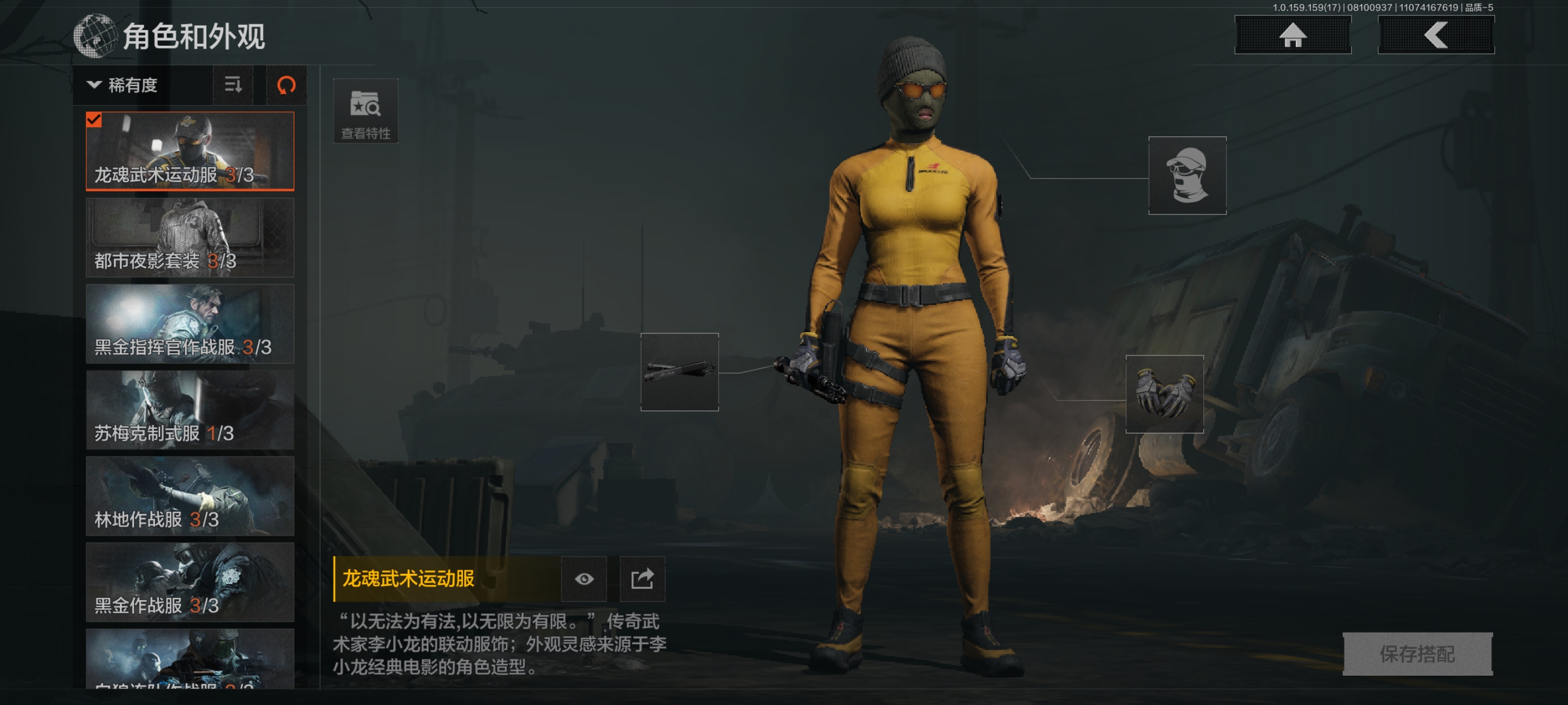Image resolution: width=1568 pixels, height=705 pixels.
Task: Go to the home screen
Action: click(x=1292, y=35)
